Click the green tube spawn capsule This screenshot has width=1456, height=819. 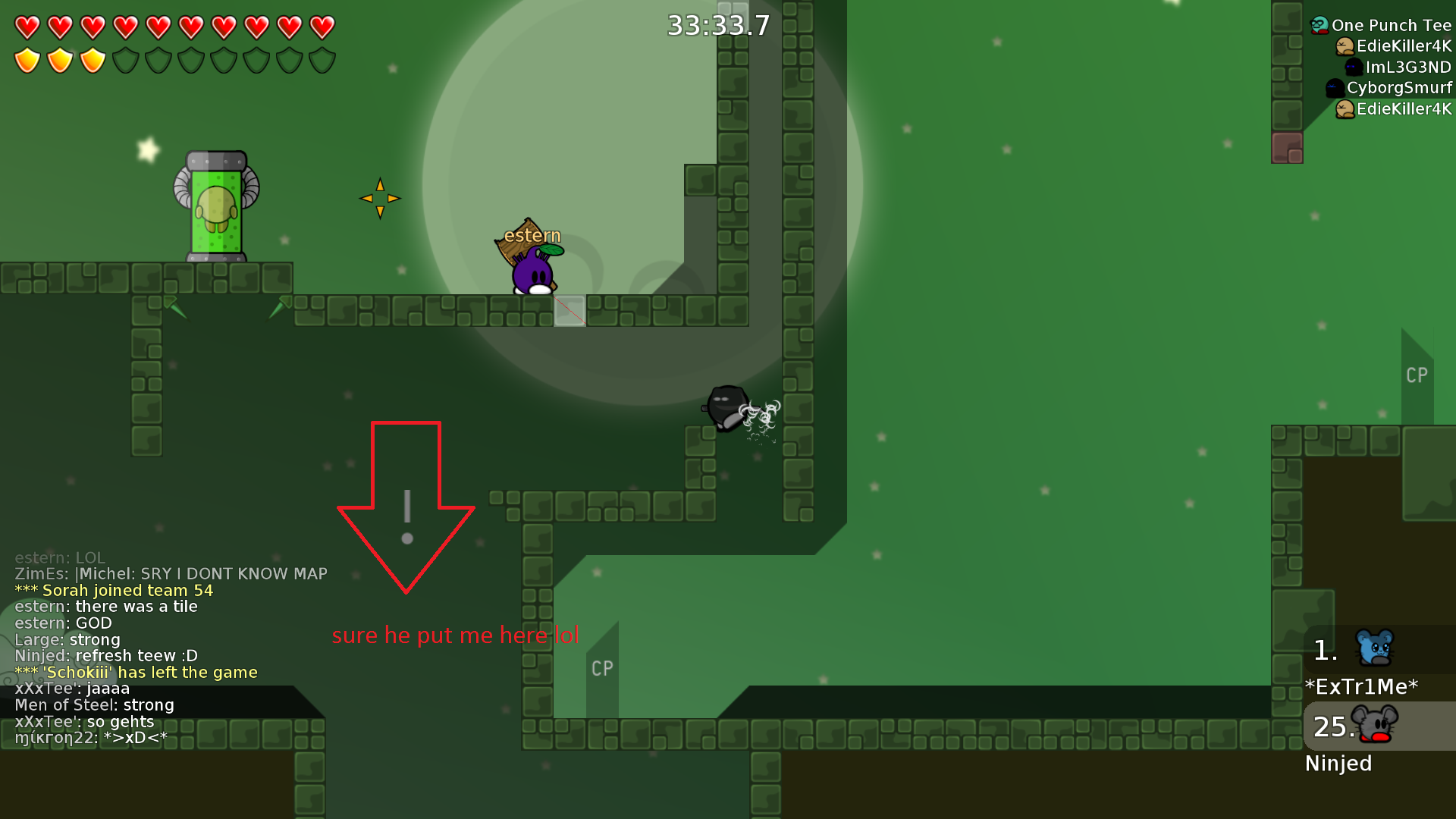[215, 205]
